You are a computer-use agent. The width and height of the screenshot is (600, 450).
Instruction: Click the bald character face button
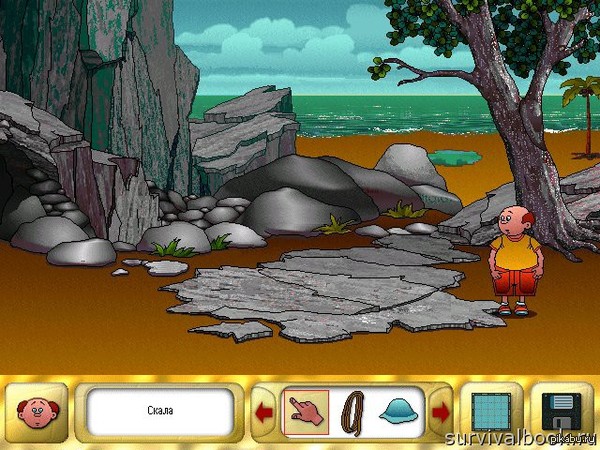[38, 412]
